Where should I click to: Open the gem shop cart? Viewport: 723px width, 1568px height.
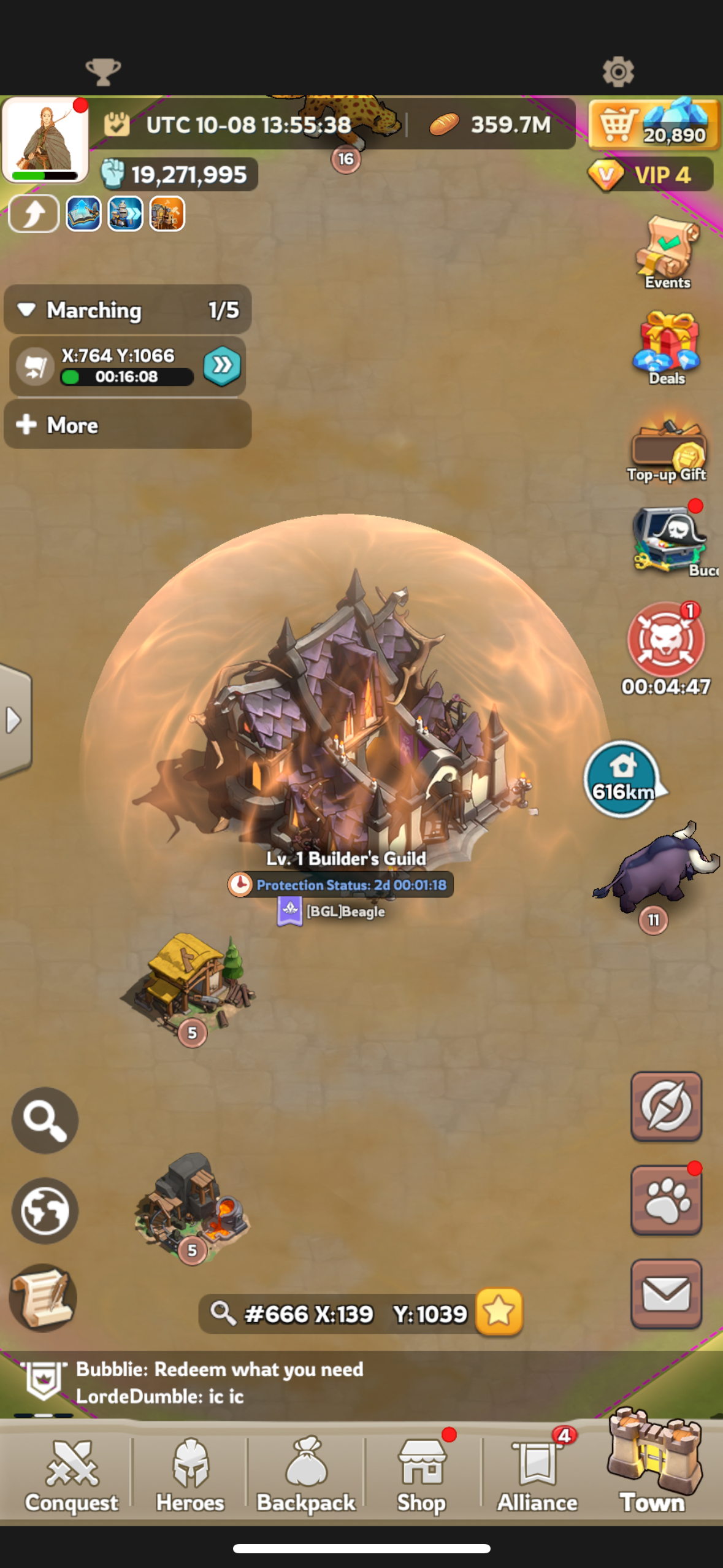pos(654,125)
